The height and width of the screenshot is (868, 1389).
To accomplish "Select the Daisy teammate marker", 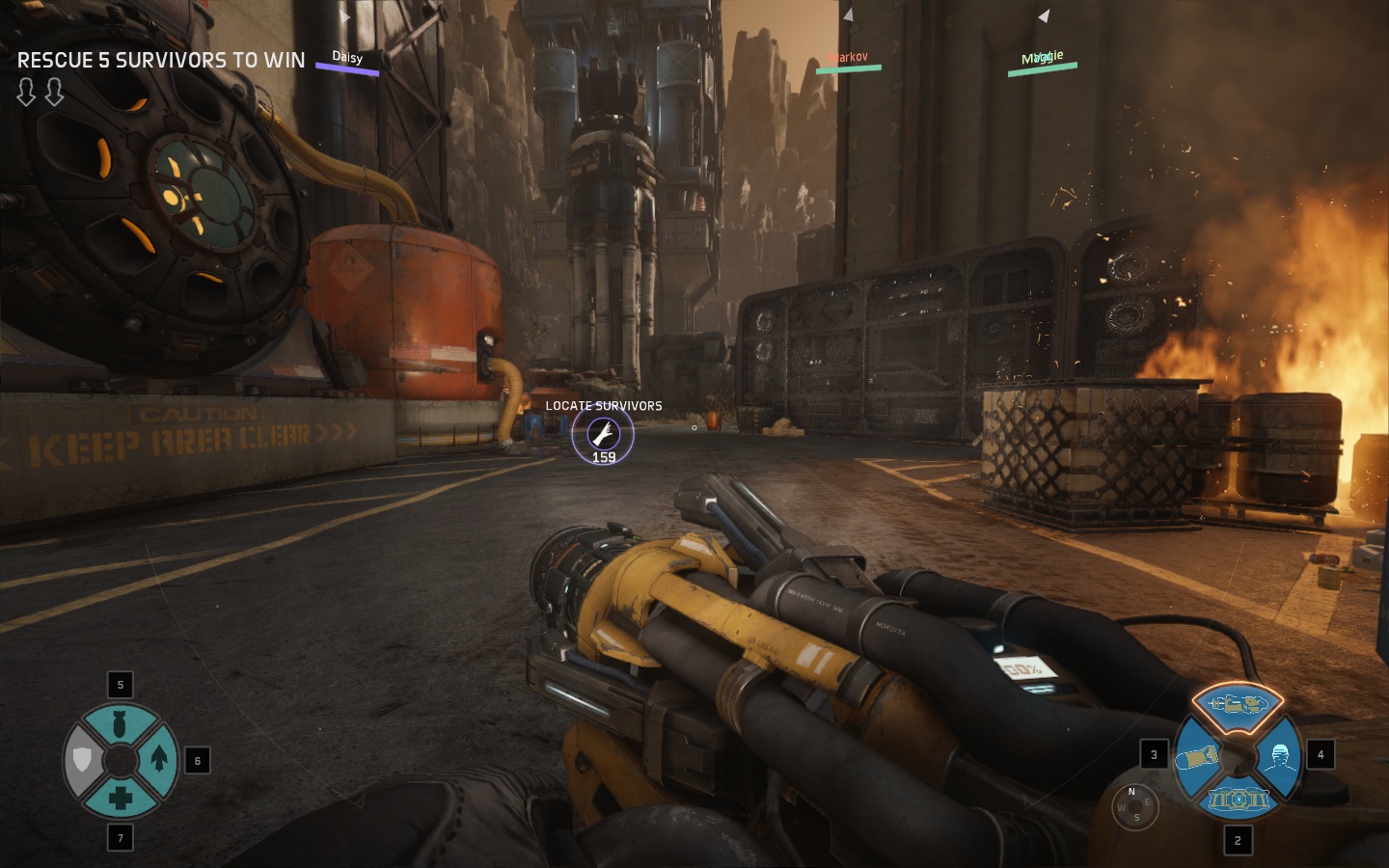I will pos(347,62).
